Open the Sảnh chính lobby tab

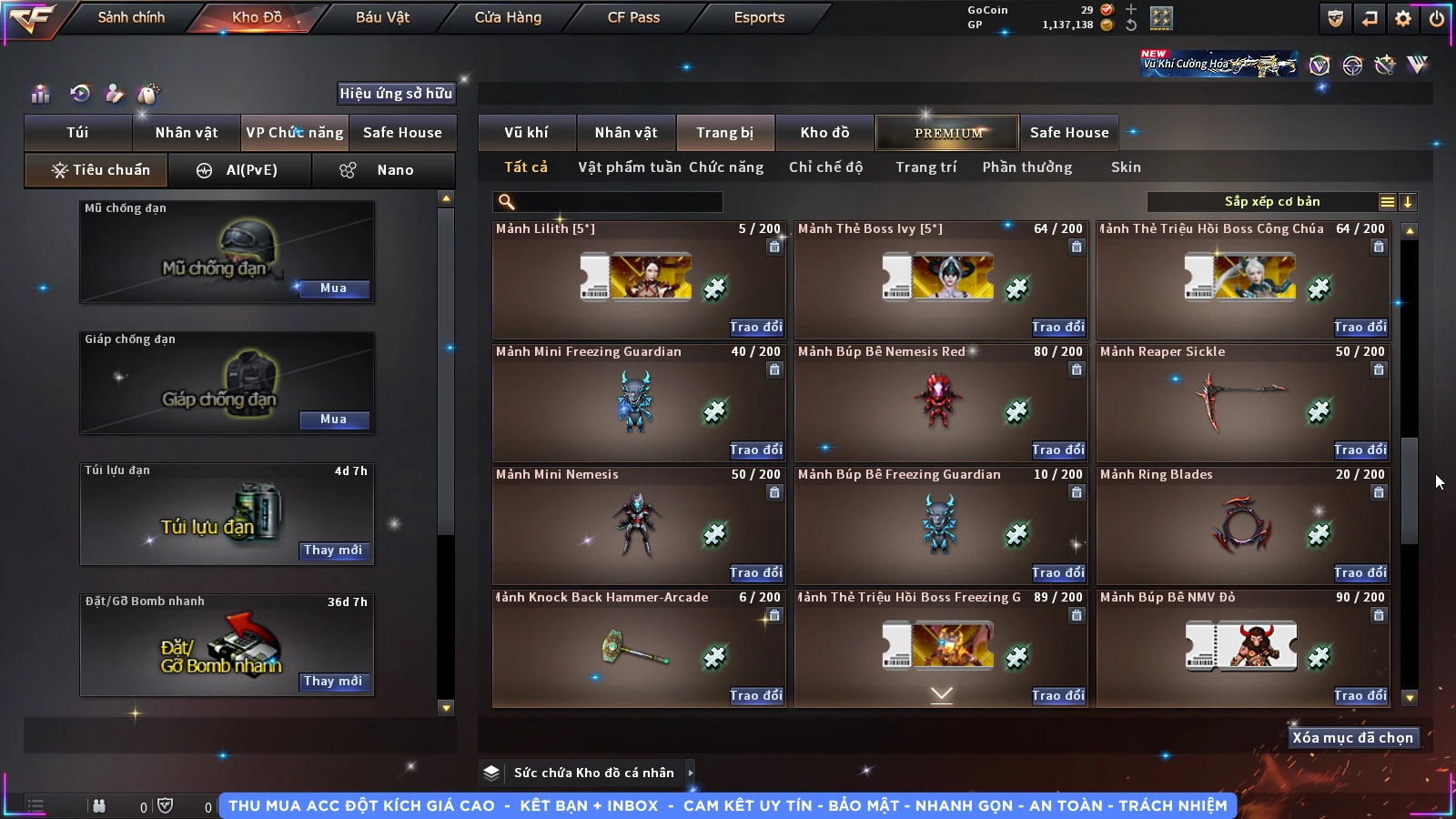pyautogui.click(x=131, y=17)
